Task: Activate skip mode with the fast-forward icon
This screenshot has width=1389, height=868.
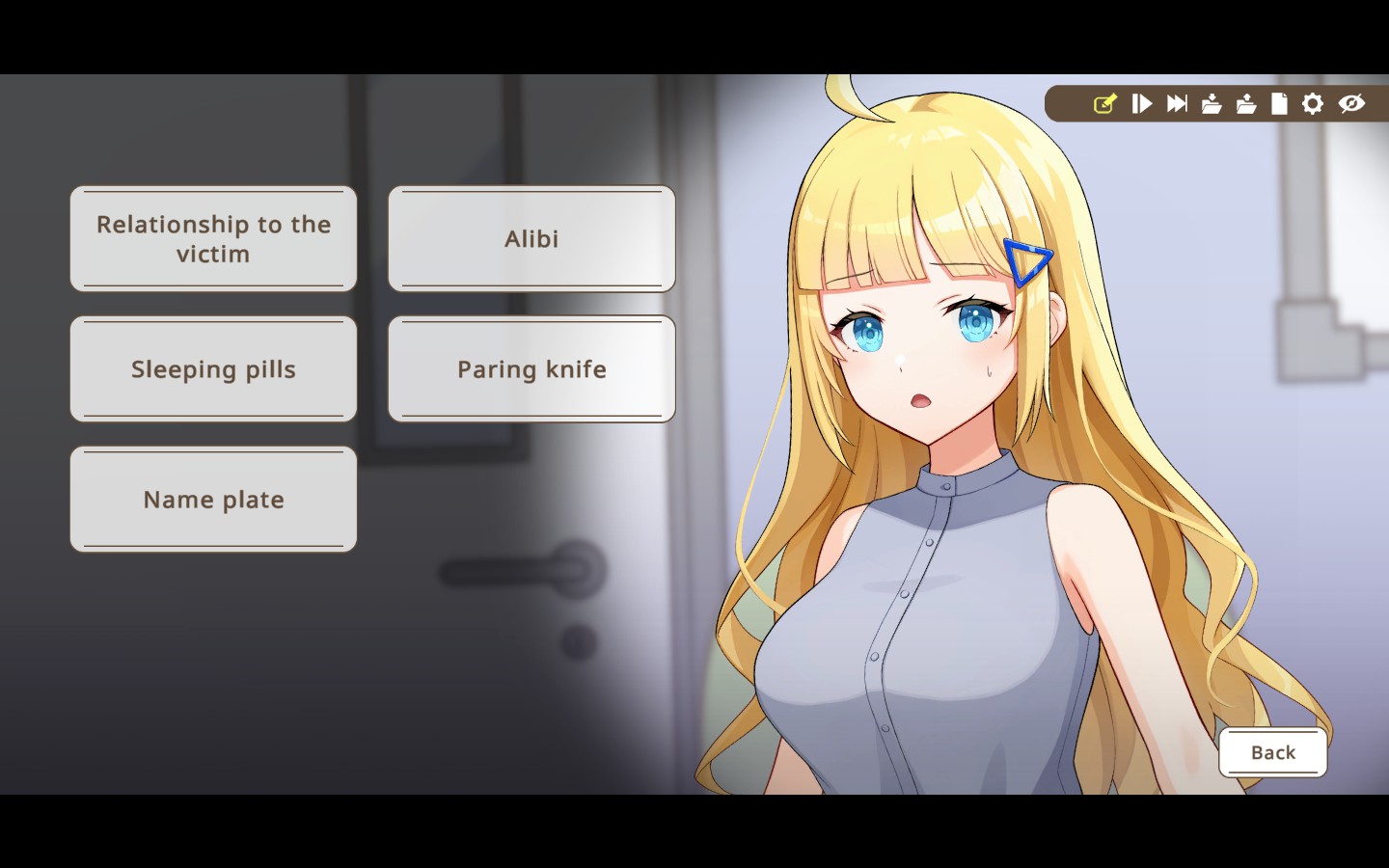Action: [x=1176, y=104]
